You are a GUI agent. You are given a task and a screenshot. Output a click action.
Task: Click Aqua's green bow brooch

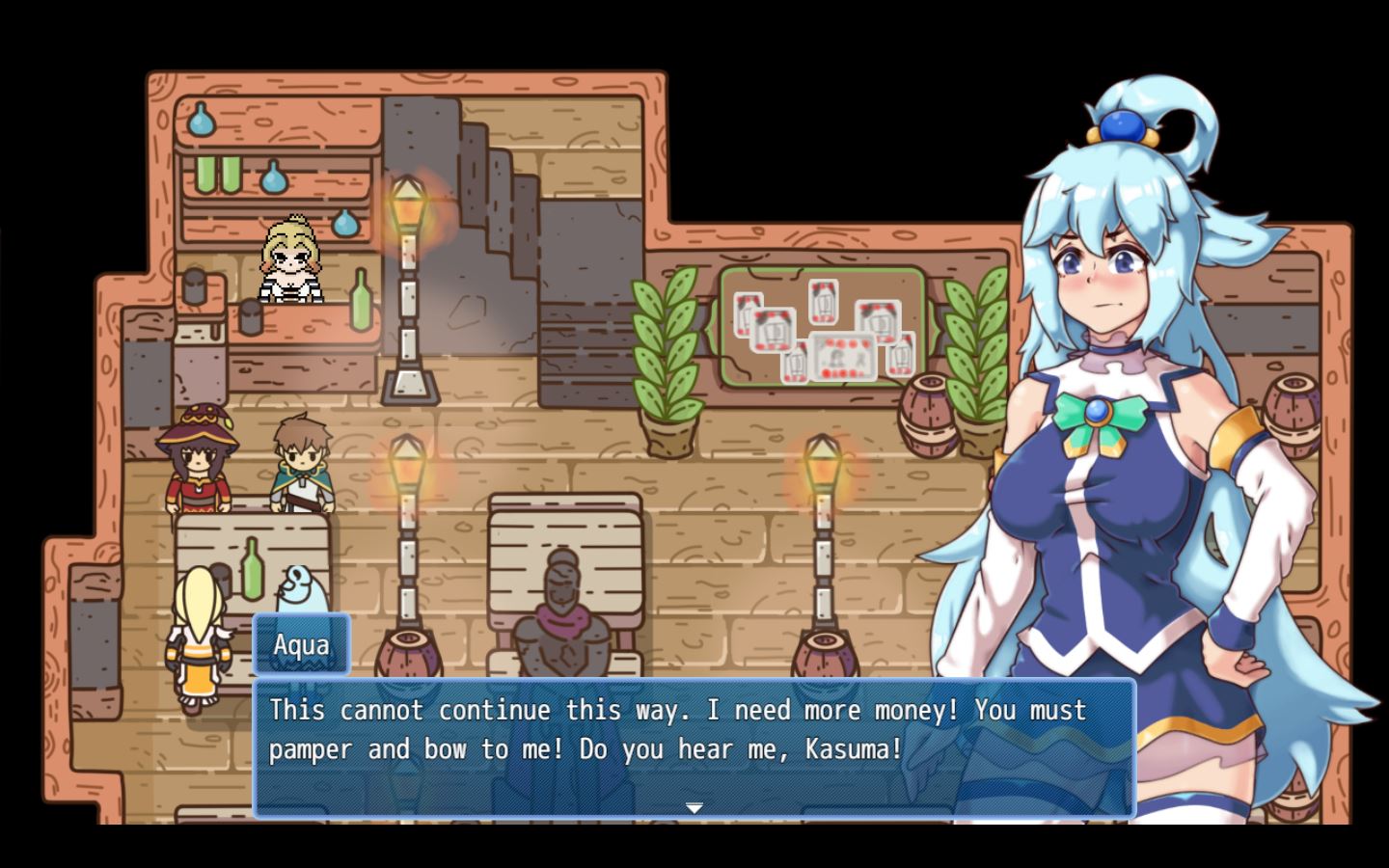pyautogui.click(x=1100, y=415)
